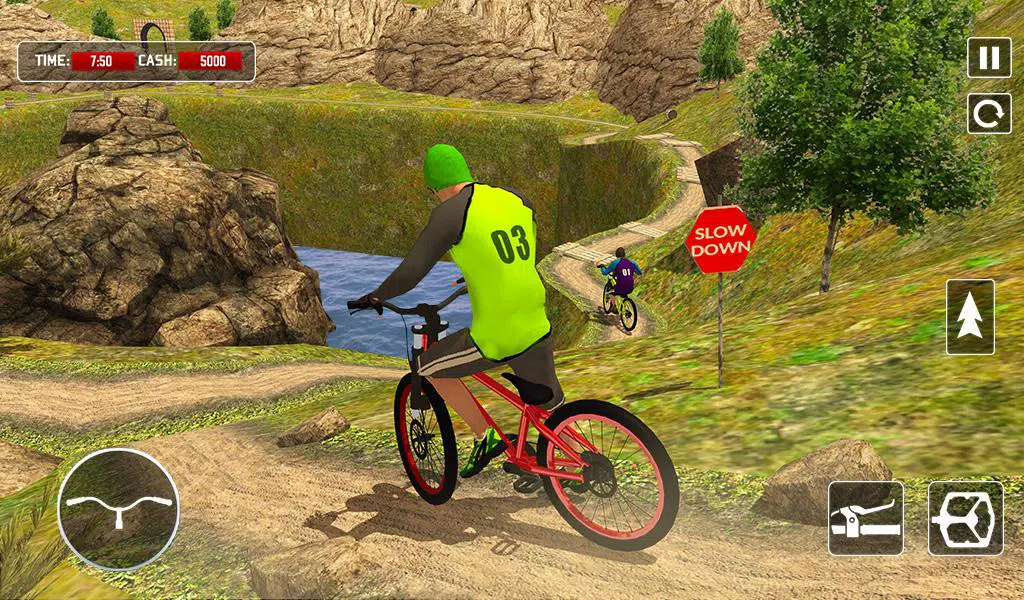Tap the up arrow direction button
The width and height of the screenshot is (1024, 600).
point(970,317)
